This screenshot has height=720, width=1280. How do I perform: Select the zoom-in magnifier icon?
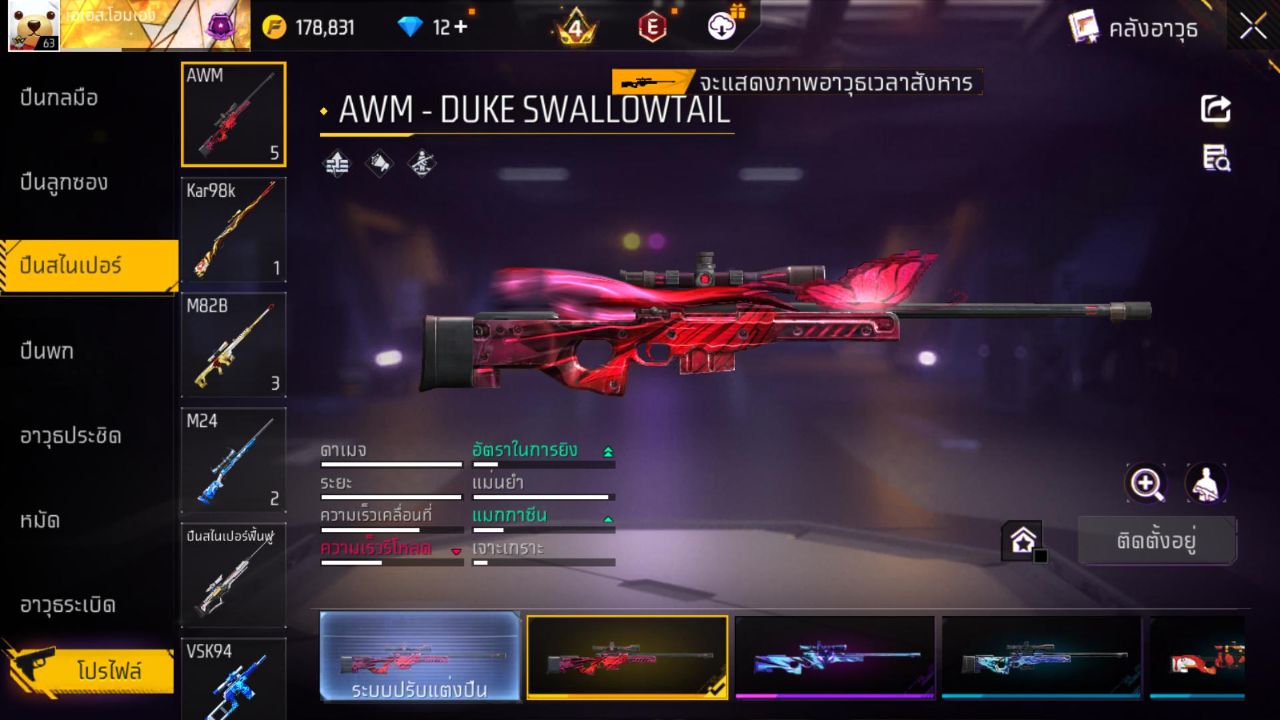[x=1146, y=485]
